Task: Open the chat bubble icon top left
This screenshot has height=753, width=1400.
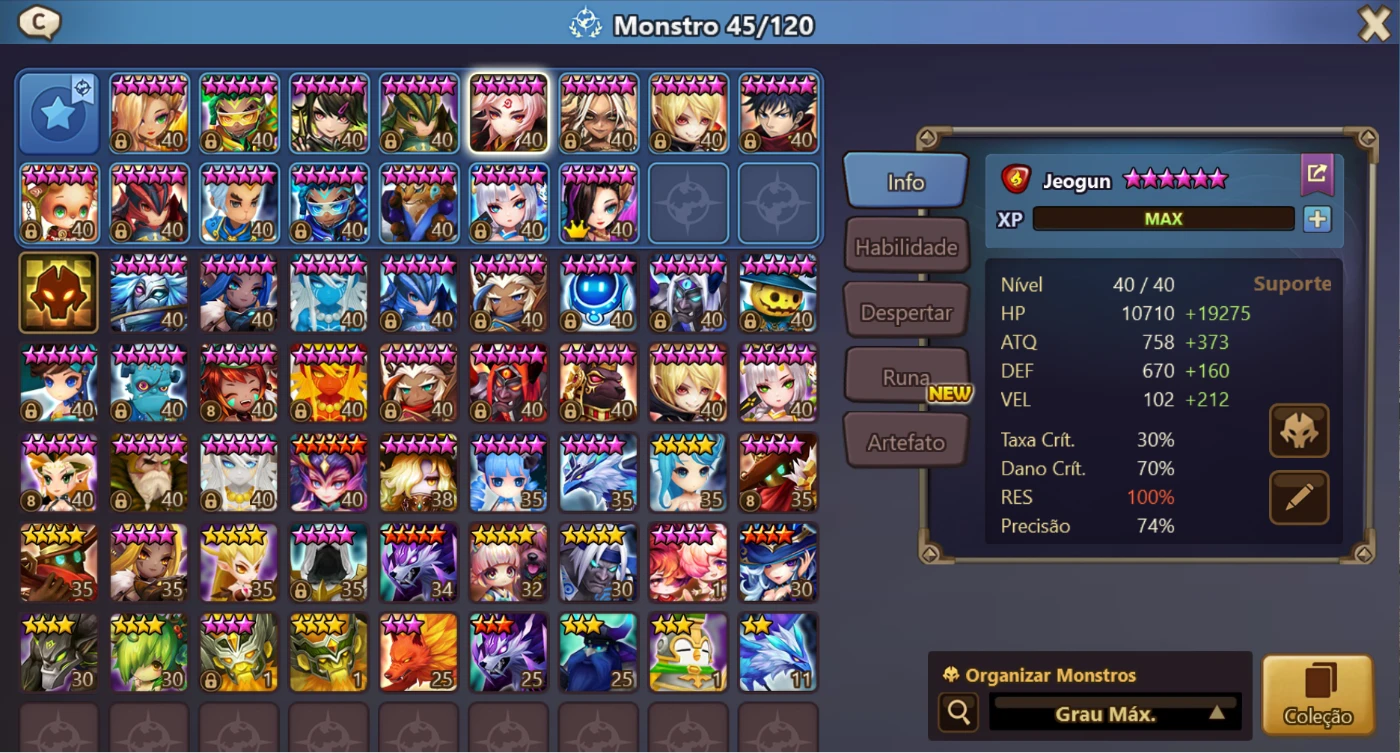Action: point(38,22)
